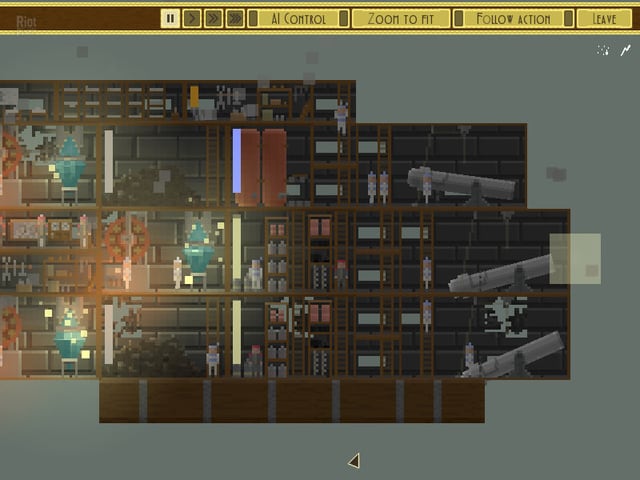Set normal speed with the single-arrow button
Image resolution: width=640 pixels, height=480 pixels.
tap(192, 18)
